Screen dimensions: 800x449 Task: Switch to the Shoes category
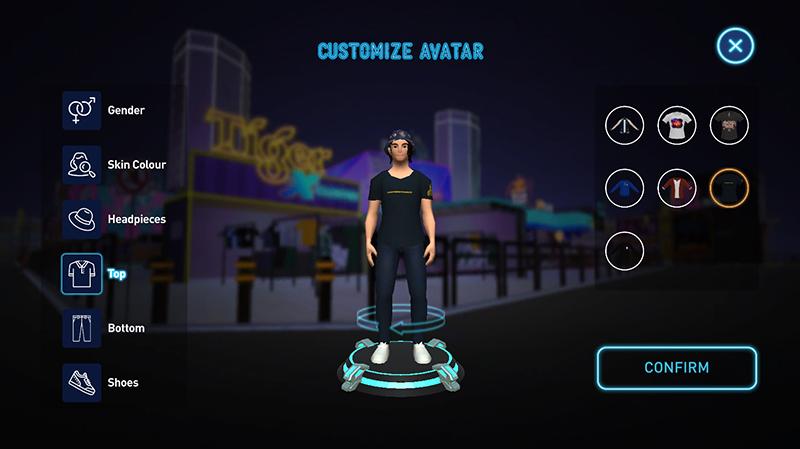[x=80, y=382]
